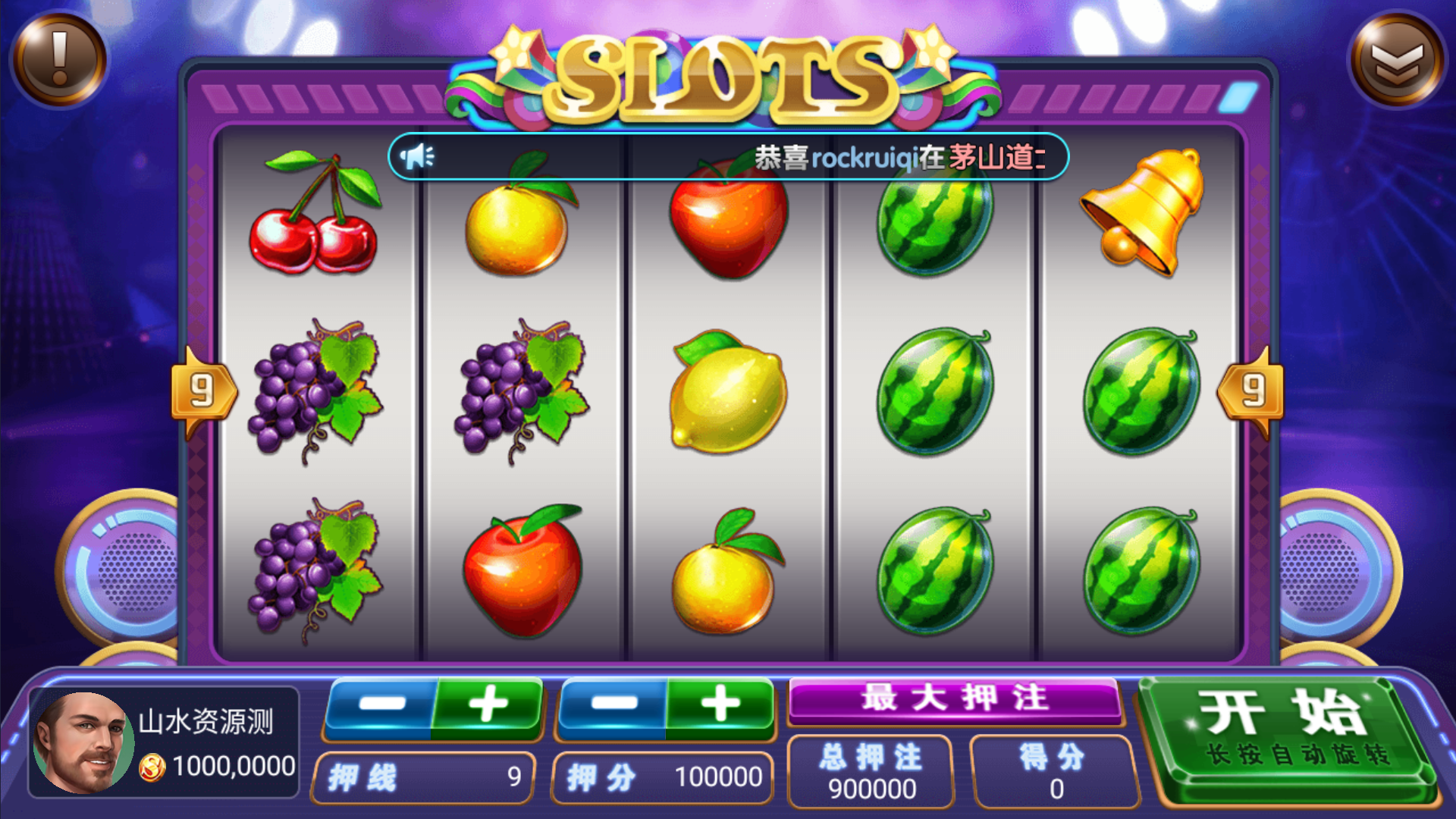Click the announcement speaker banner

point(728,157)
